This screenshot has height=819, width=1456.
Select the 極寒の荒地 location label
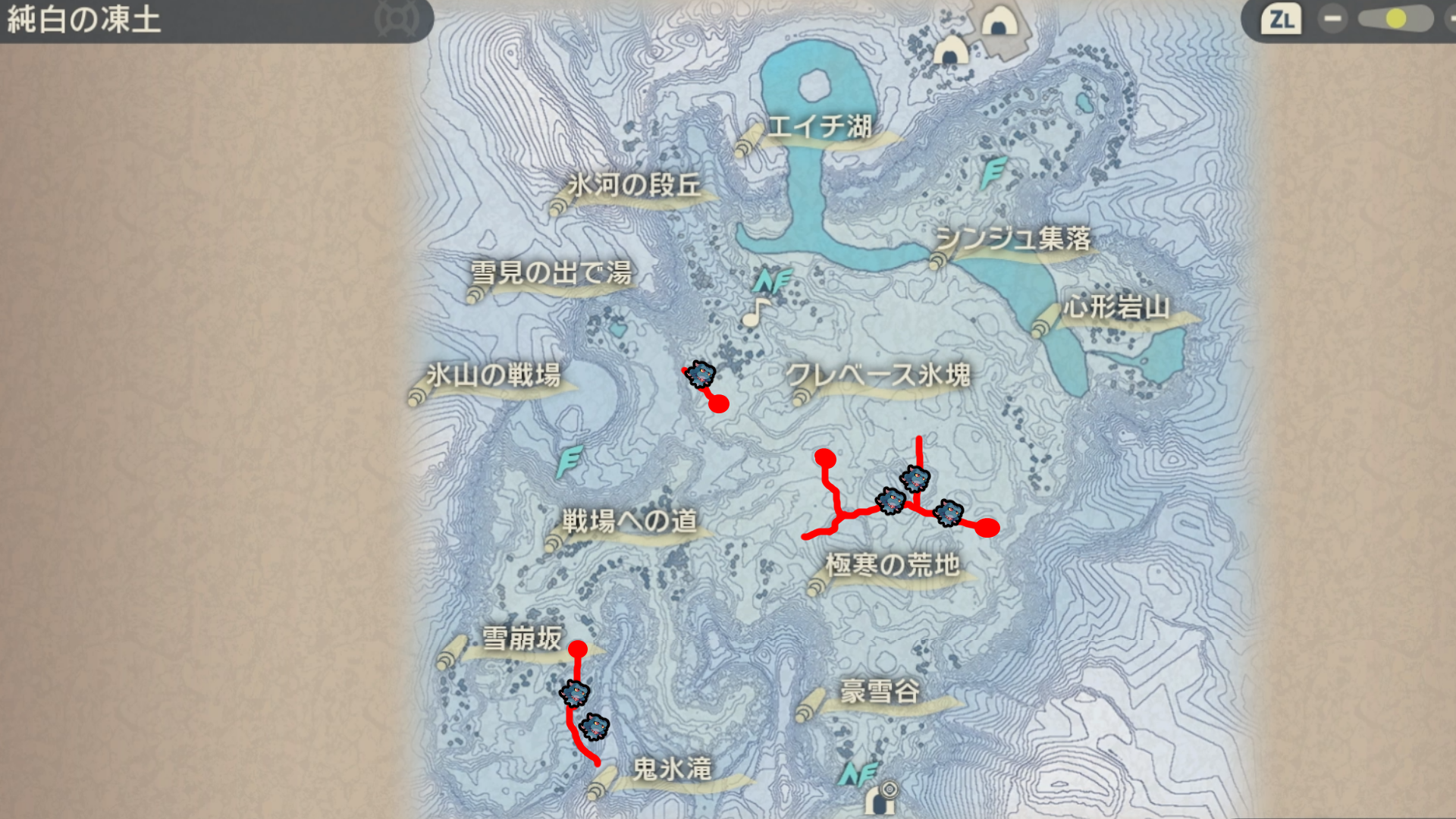(893, 566)
